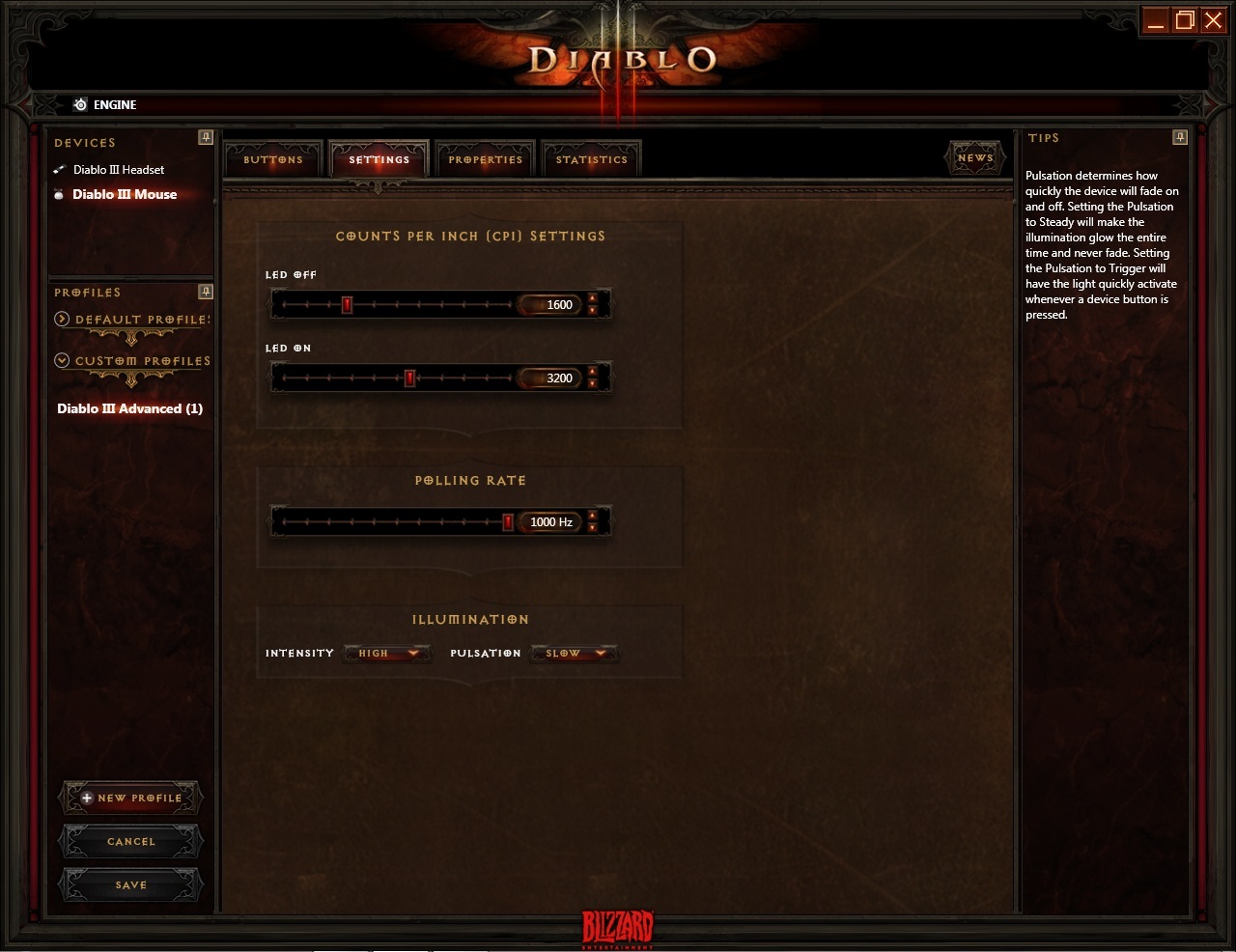1236x952 pixels.
Task: Open the Statistics tab
Action: point(591,158)
